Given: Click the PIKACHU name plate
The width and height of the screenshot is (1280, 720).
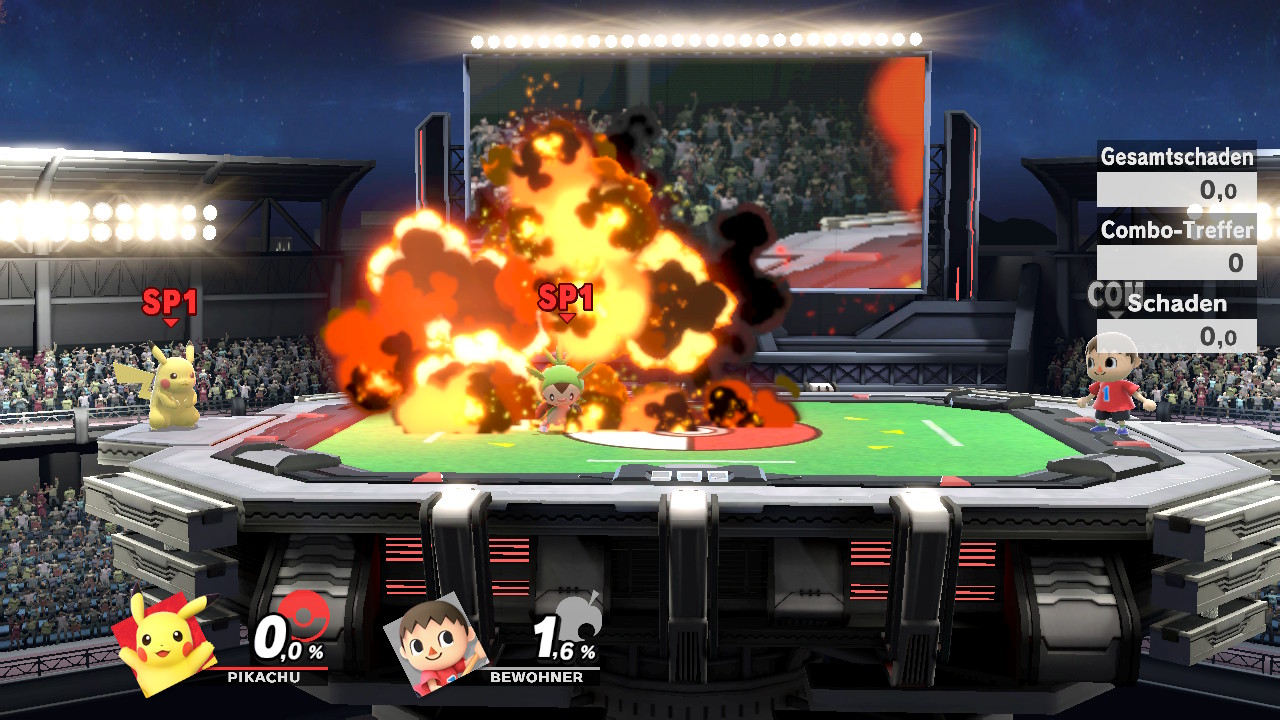Looking at the screenshot, I should (x=263, y=677).
